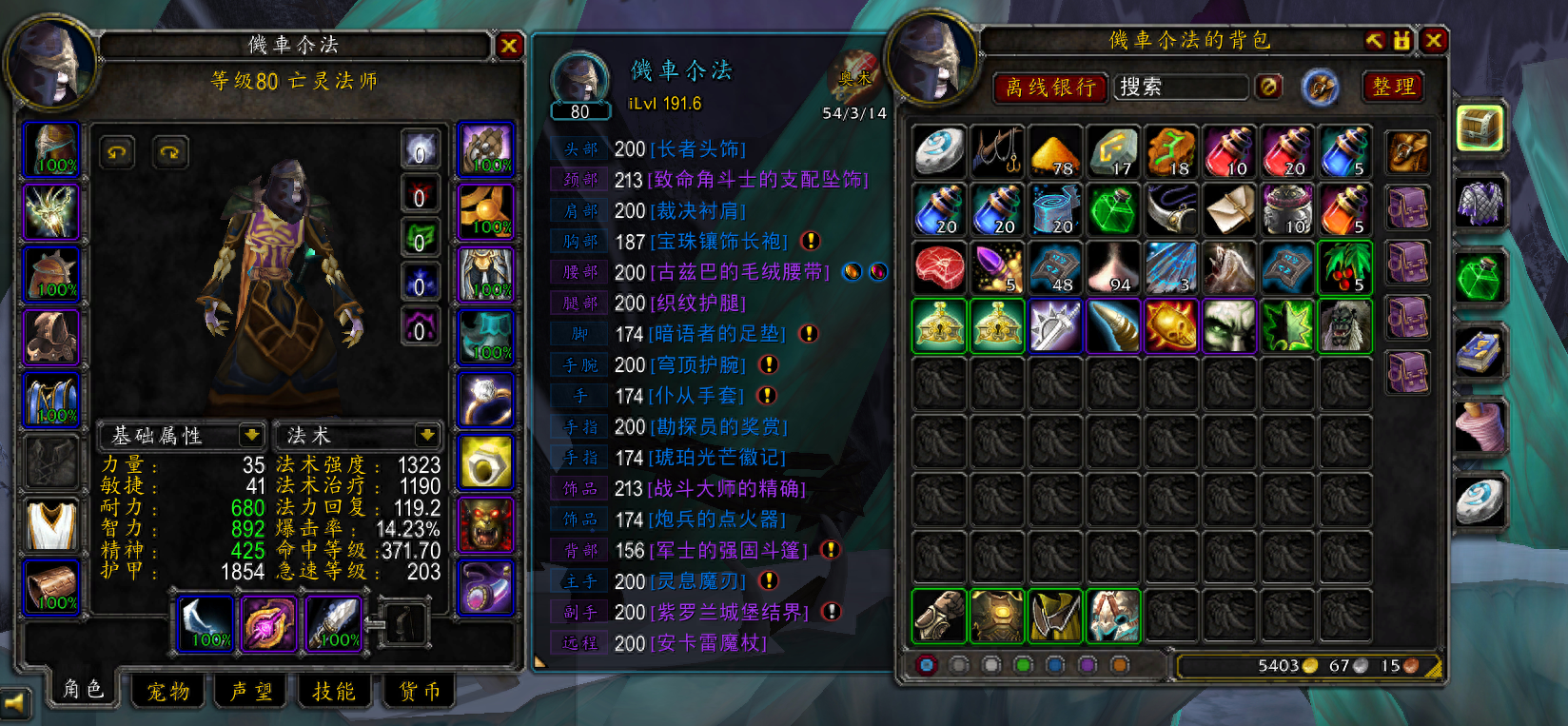Select the hearthstone in the backpack

point(939,150)
